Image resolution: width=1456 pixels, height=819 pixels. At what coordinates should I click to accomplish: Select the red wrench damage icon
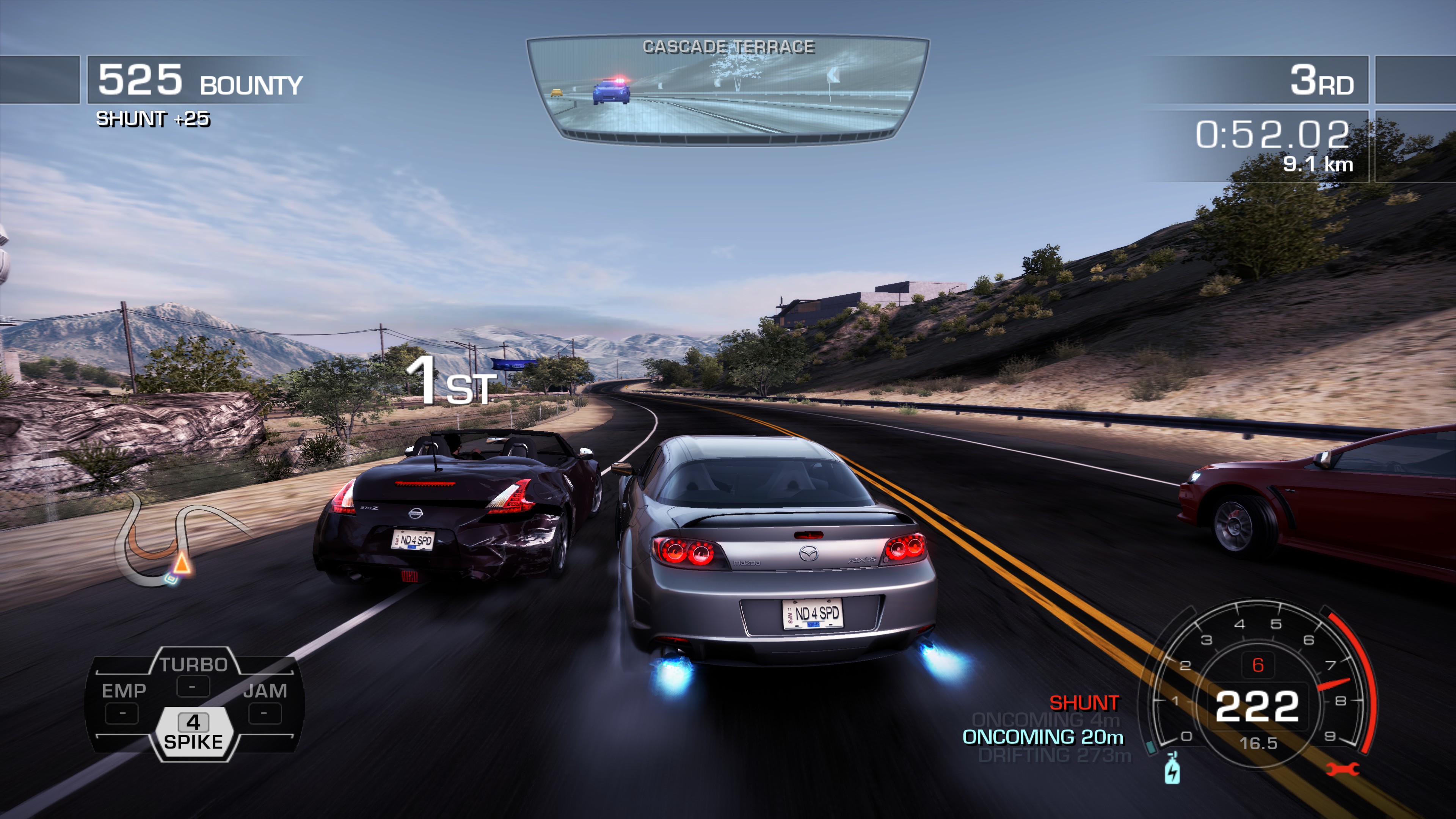tap(1342, 769)
